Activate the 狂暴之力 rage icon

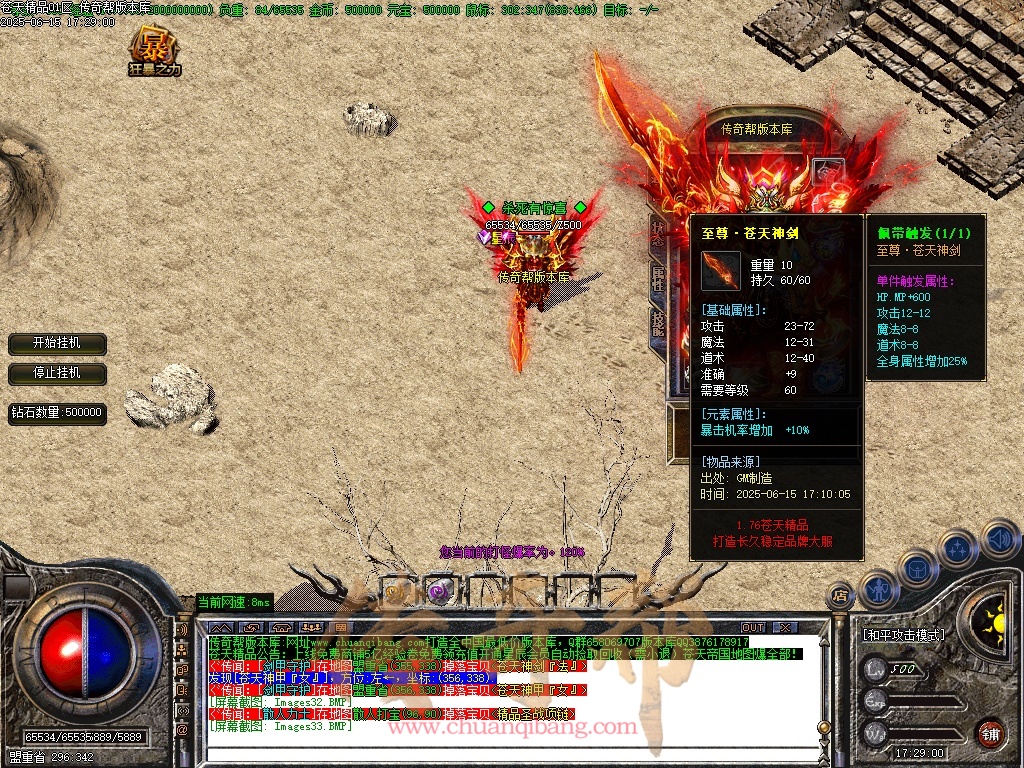155,52
